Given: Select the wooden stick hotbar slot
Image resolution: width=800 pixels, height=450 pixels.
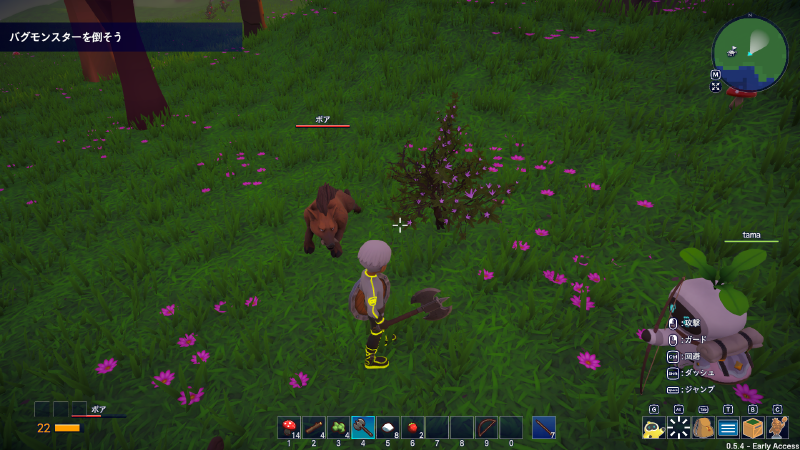Looking at the screenshot, I should (x=313, y=427).
